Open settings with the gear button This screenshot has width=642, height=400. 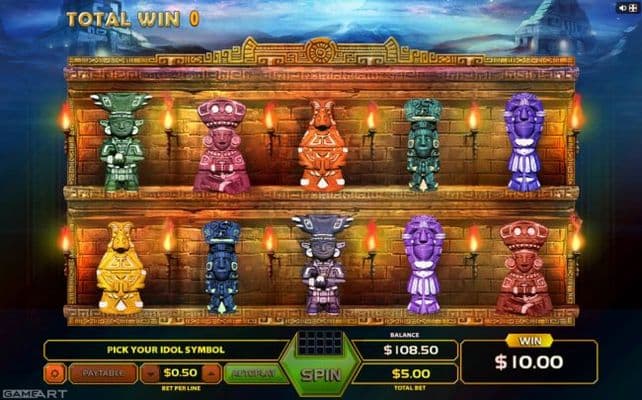[56, 374]
